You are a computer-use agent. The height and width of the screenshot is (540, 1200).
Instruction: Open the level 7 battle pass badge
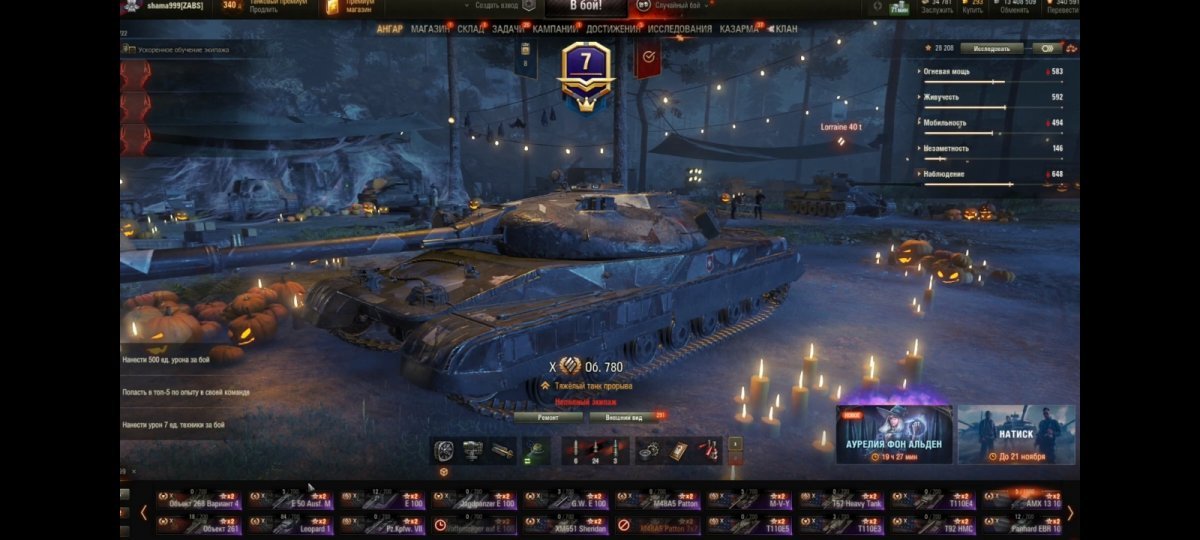[x=587, y=70]
